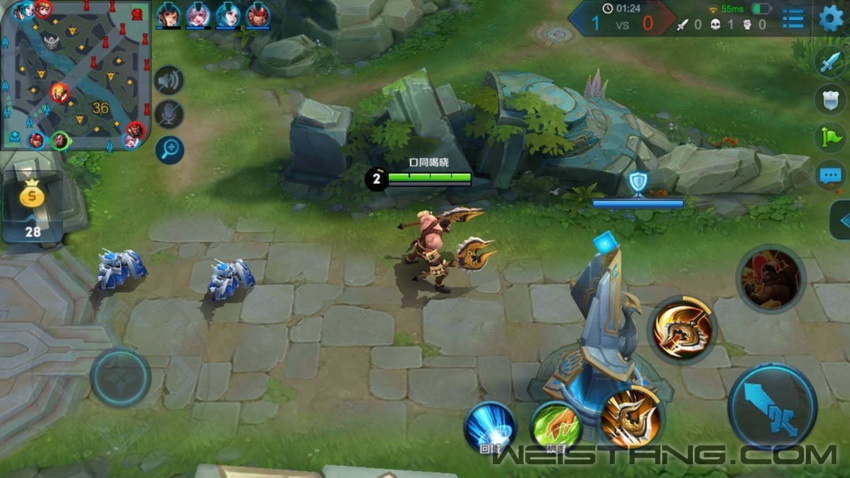Trigger the hero portrait ultimate skill button

pyautogui.click(x=771, y=278)
